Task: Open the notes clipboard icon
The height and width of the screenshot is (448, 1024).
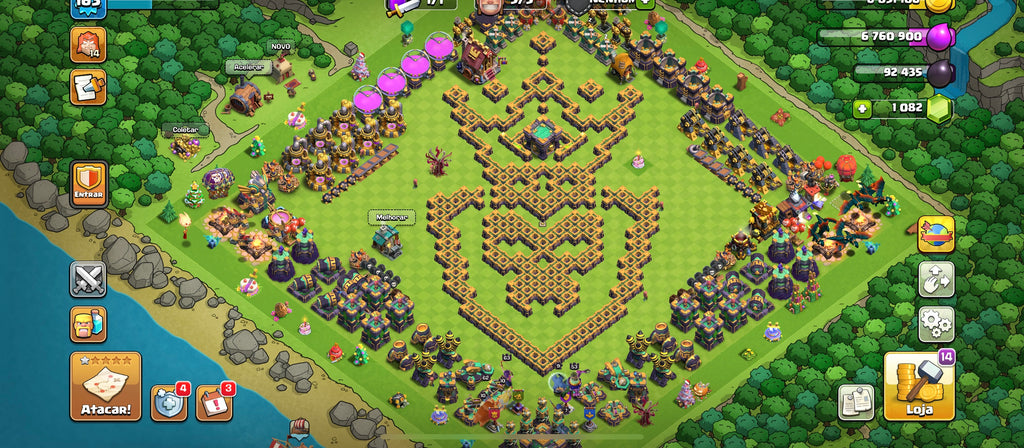Action: pyautogui.click(x=856, y=401)
